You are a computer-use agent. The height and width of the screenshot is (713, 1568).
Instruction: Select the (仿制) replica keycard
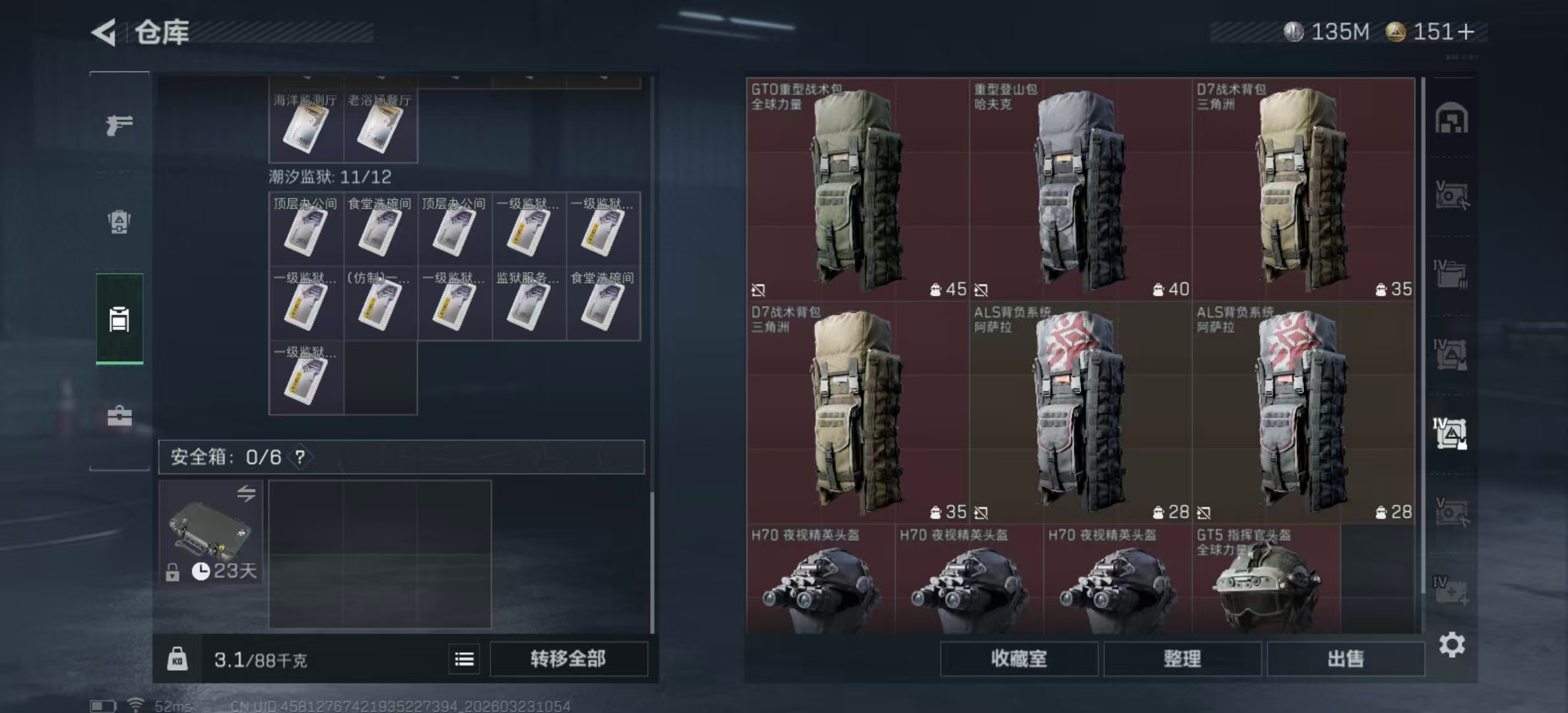(x=380, y=304)
